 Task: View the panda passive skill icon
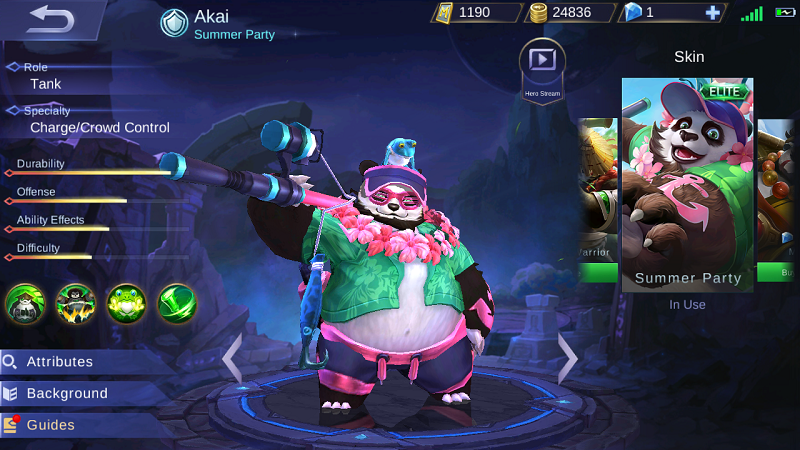(25, 304)
